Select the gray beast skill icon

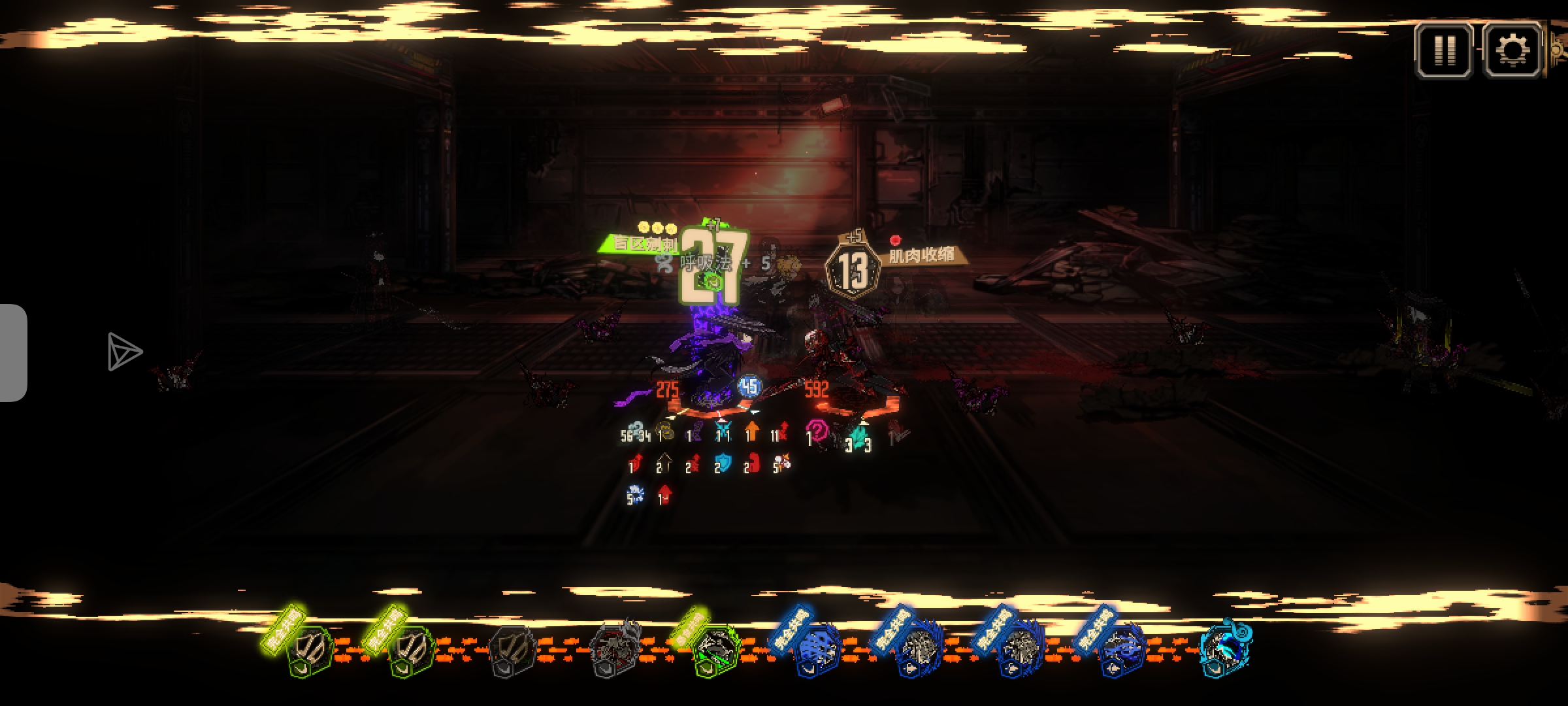pyautogui.click(x=614, y=647)
